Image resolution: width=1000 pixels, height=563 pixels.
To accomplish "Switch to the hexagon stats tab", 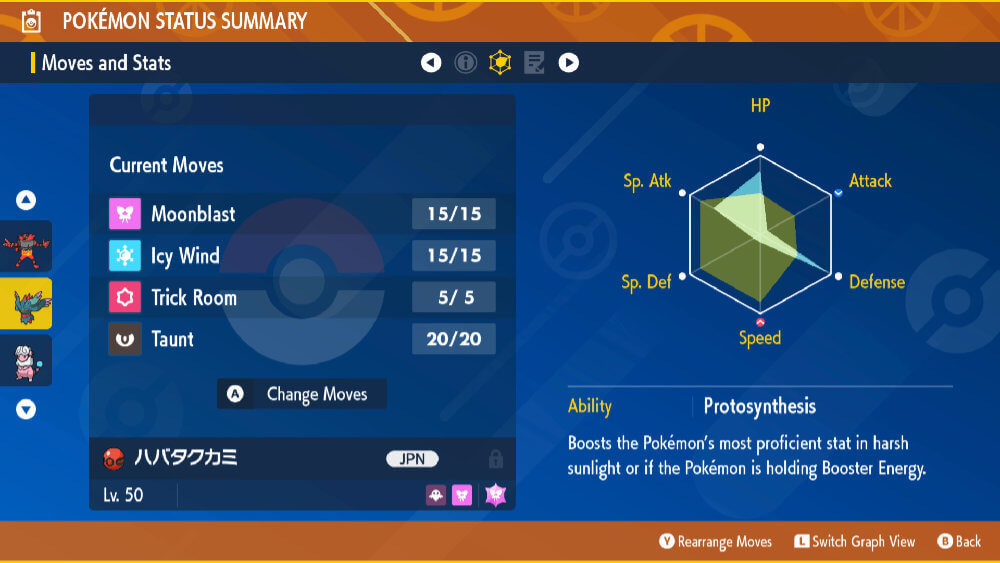I will 499,63.
